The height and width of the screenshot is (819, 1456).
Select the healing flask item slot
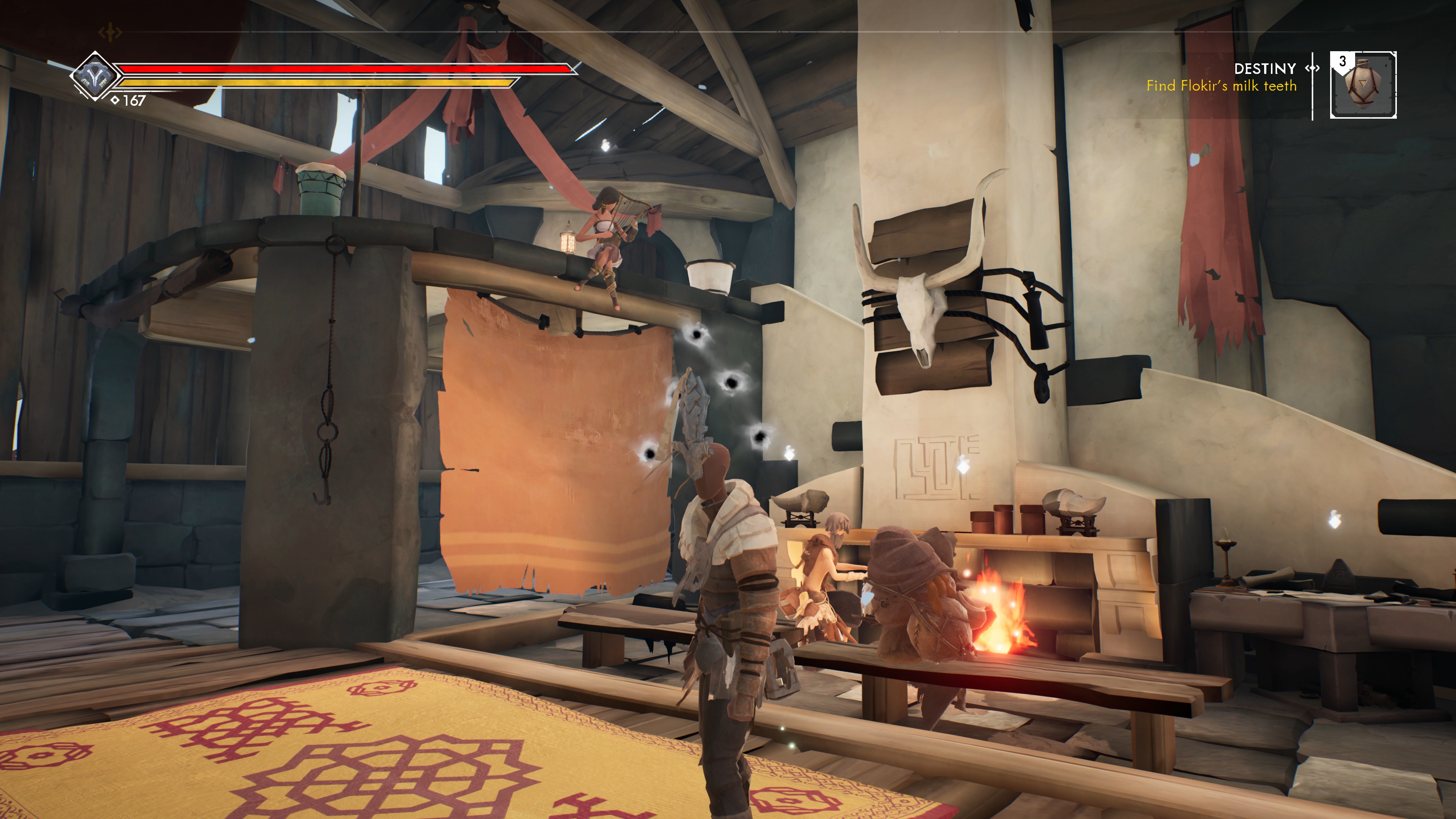click(1363, 85)
